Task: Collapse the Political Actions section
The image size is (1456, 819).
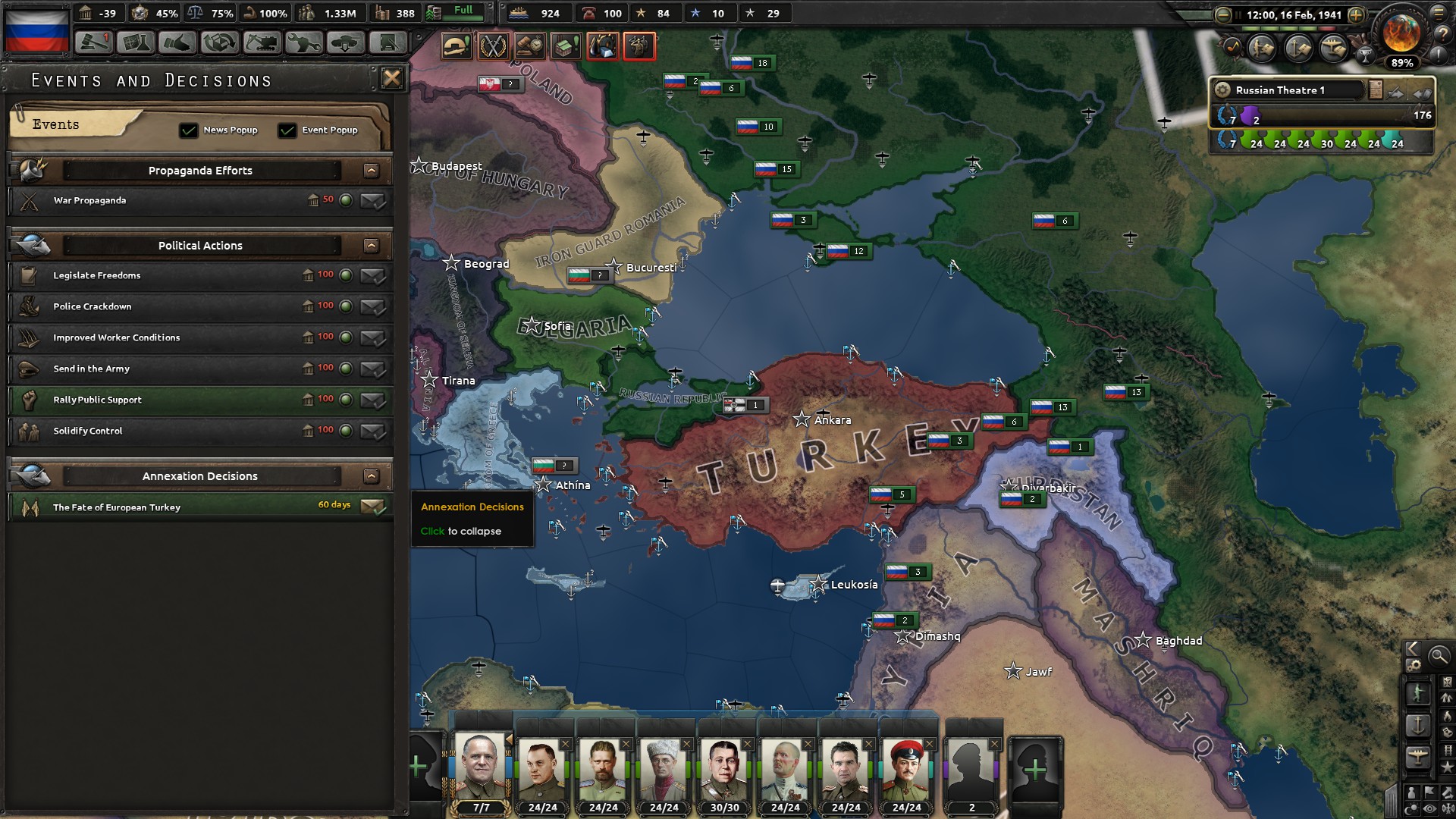Action: point(372,246)
